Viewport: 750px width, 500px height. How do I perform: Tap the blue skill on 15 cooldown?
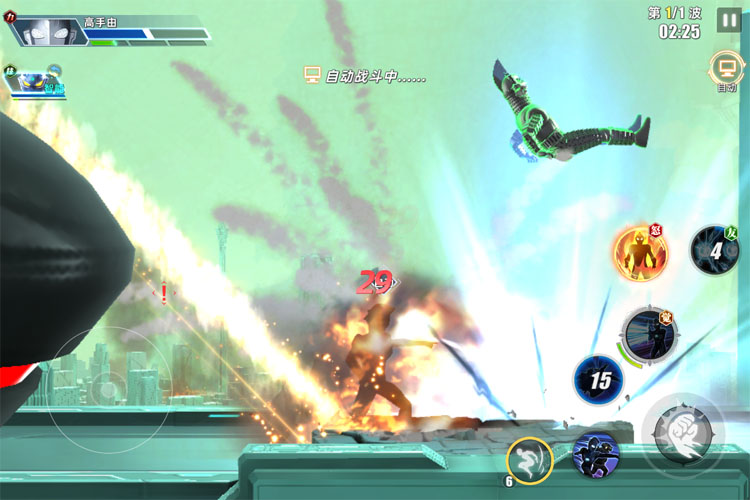[599, 380]
